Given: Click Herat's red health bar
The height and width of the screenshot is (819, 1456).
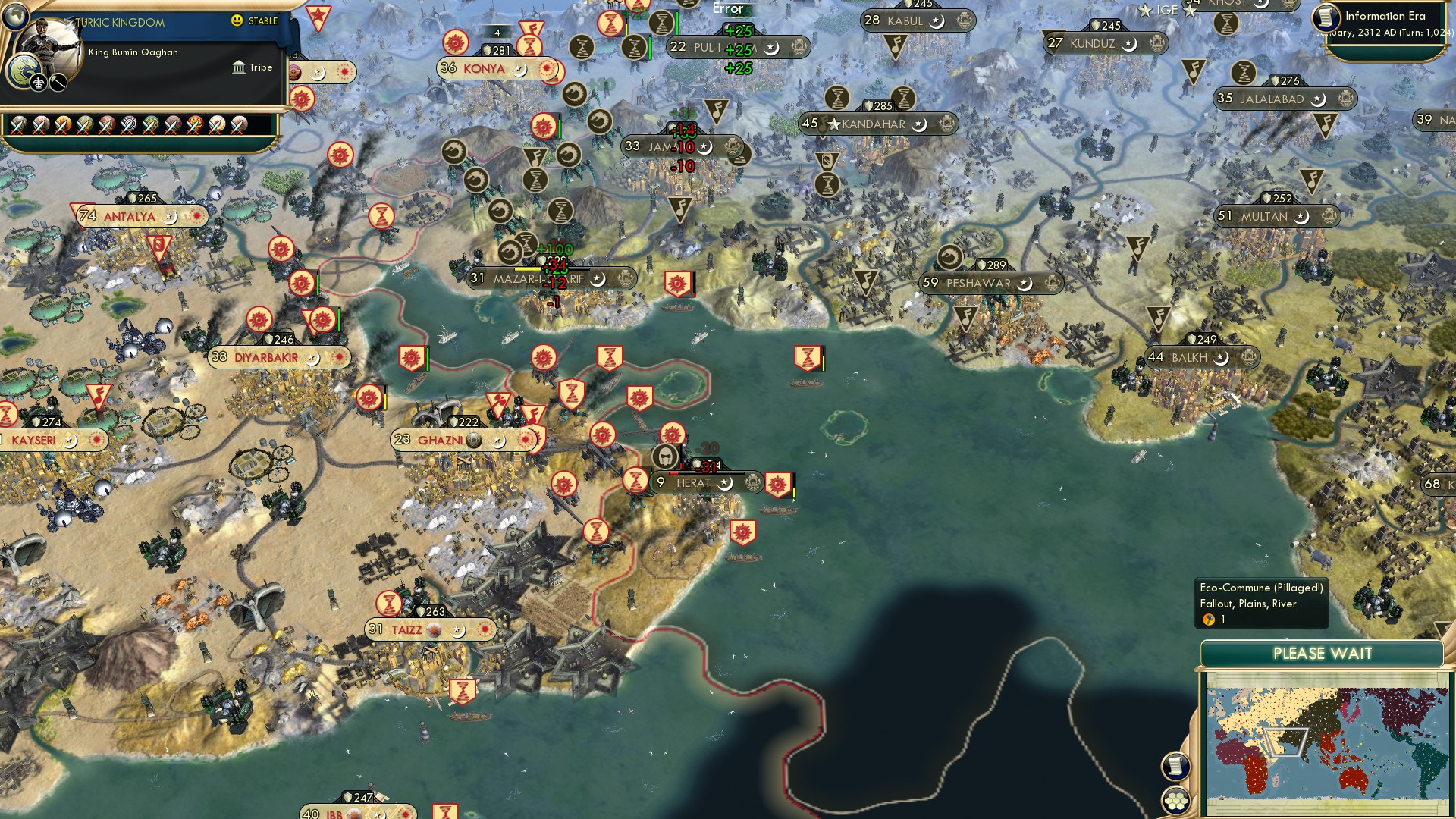Looking at the screenshot, I should (673, 473).
